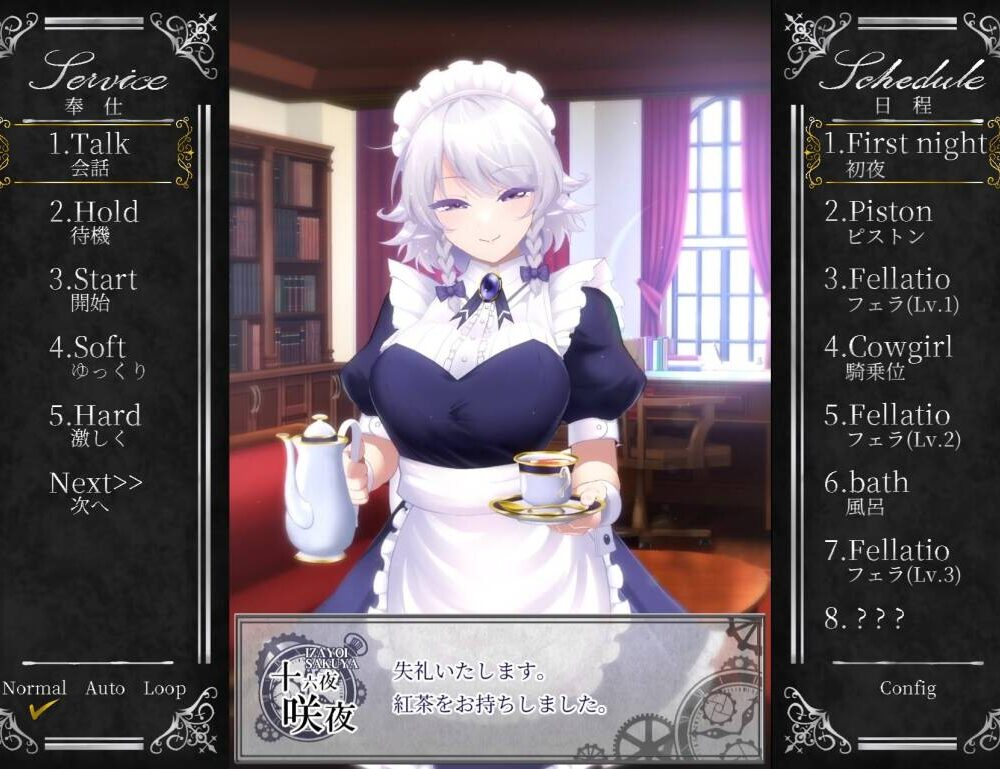Enable Auto mode
The height and width of the screenshot is (769, 1000).
click(105, 689)
